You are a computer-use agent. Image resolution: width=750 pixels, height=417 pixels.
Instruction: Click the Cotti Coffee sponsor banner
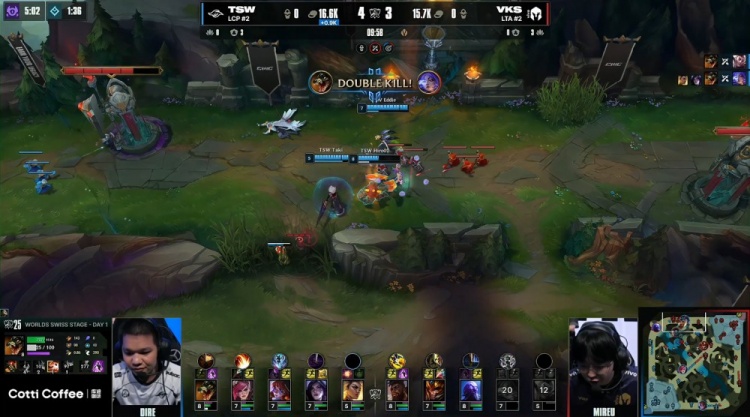coord(50,394)
